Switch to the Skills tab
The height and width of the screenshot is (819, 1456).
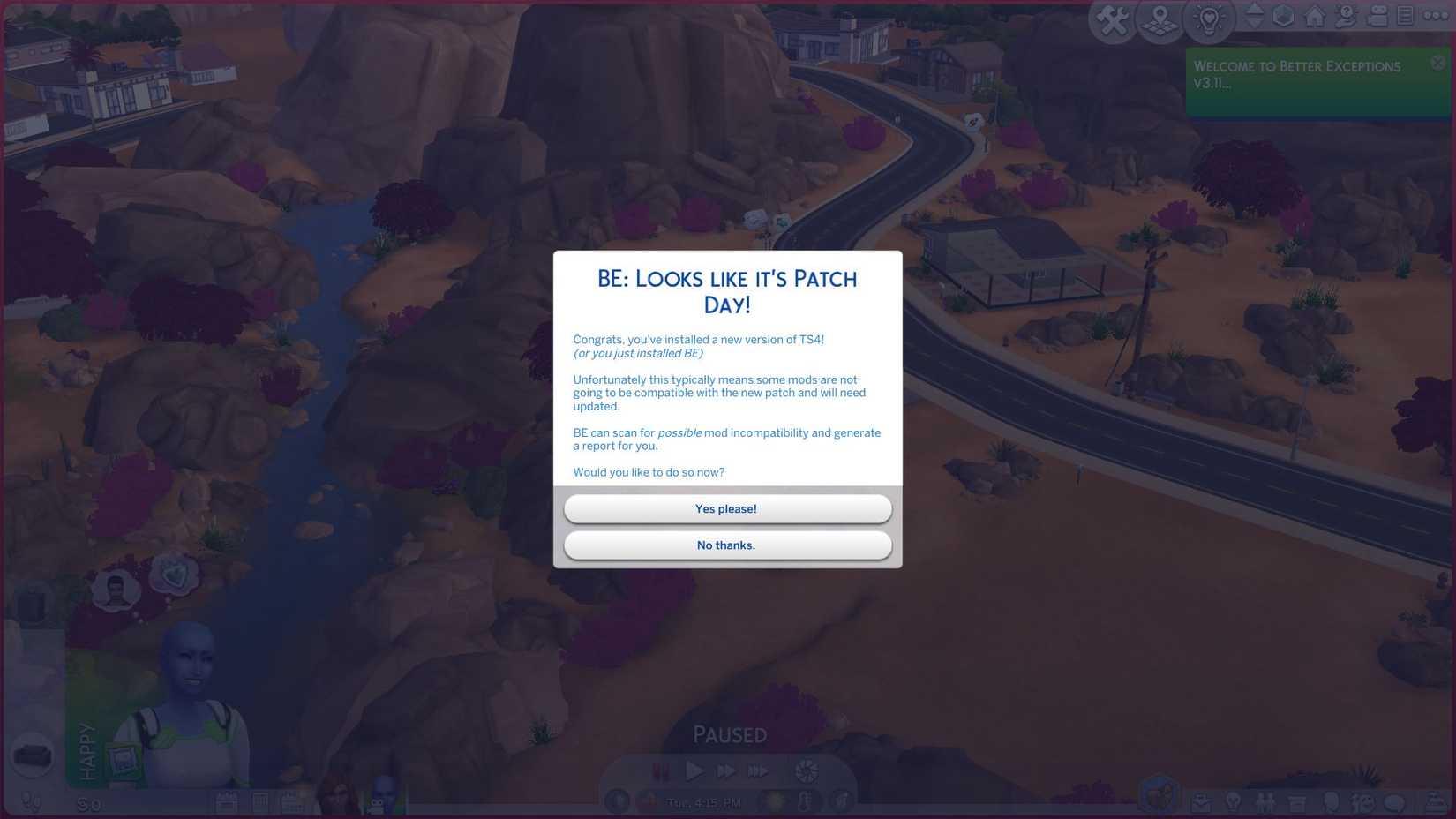tap(1232, 803)
